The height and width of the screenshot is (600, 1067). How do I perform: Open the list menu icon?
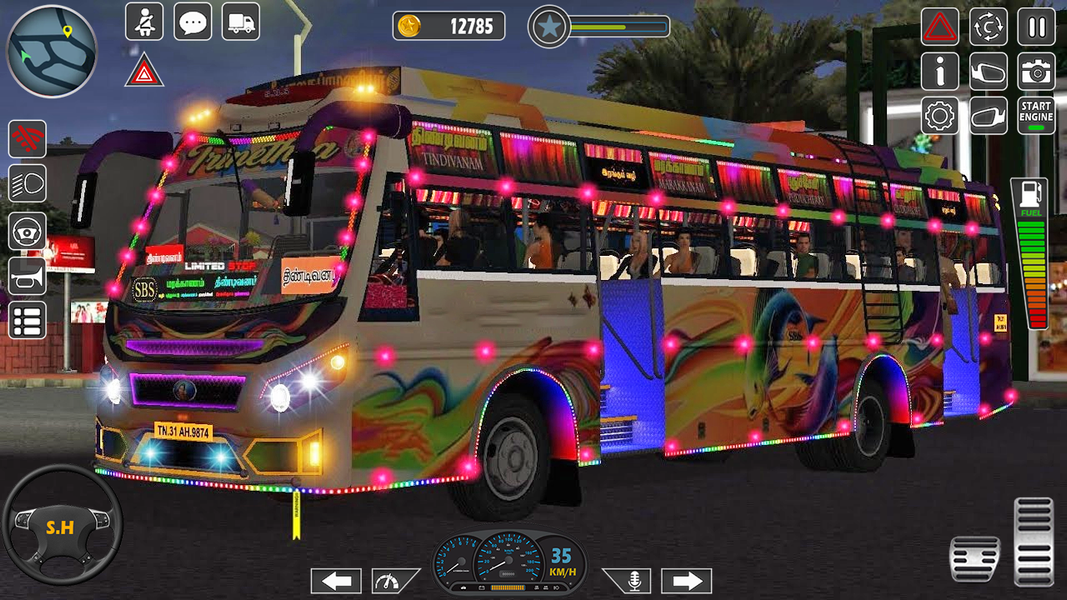click(28, 321)
